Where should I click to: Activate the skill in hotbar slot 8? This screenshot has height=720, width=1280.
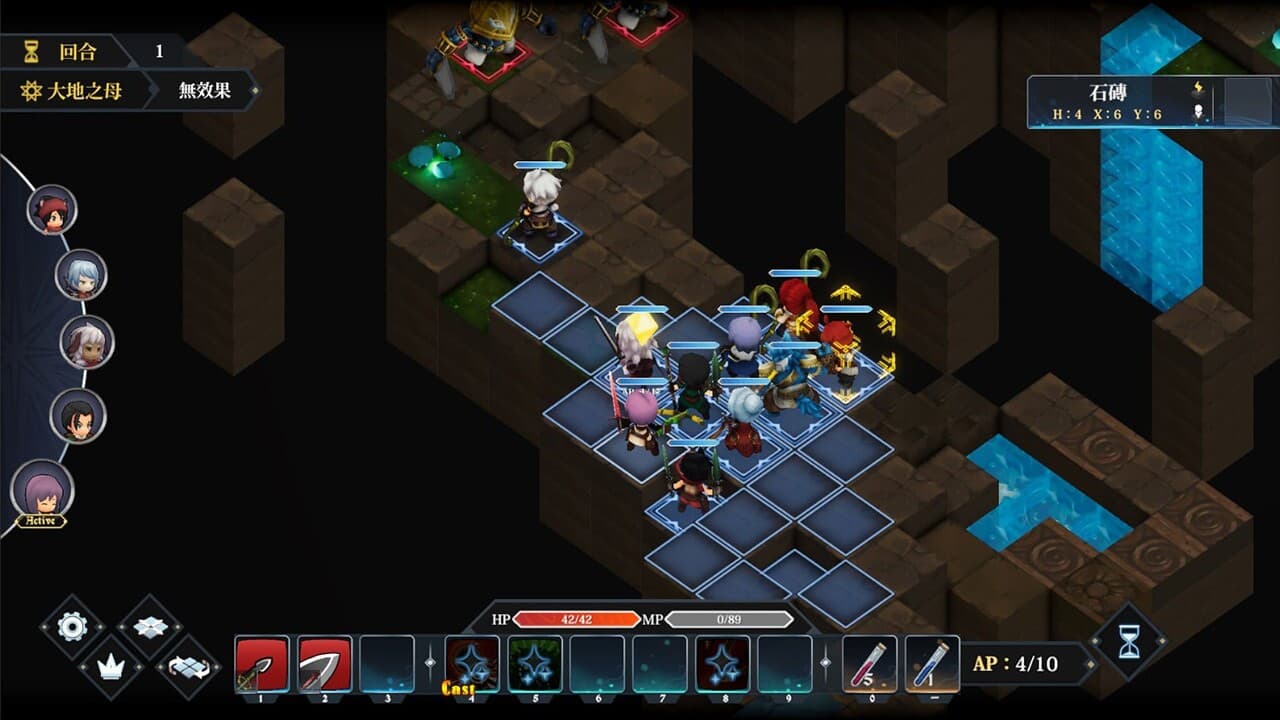724,662
